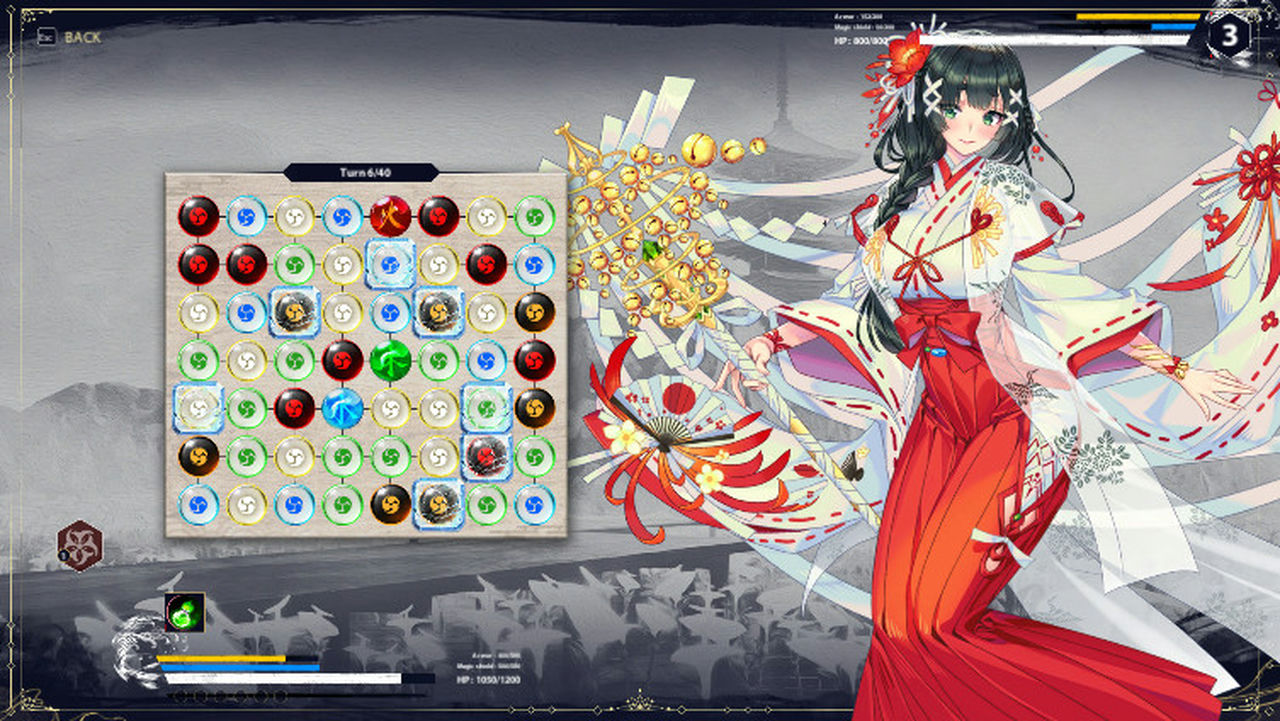The height and width of the screenshot is (721, 1280).
Task: Select the blue swirl special orb at board center
Action: point(341,408)
